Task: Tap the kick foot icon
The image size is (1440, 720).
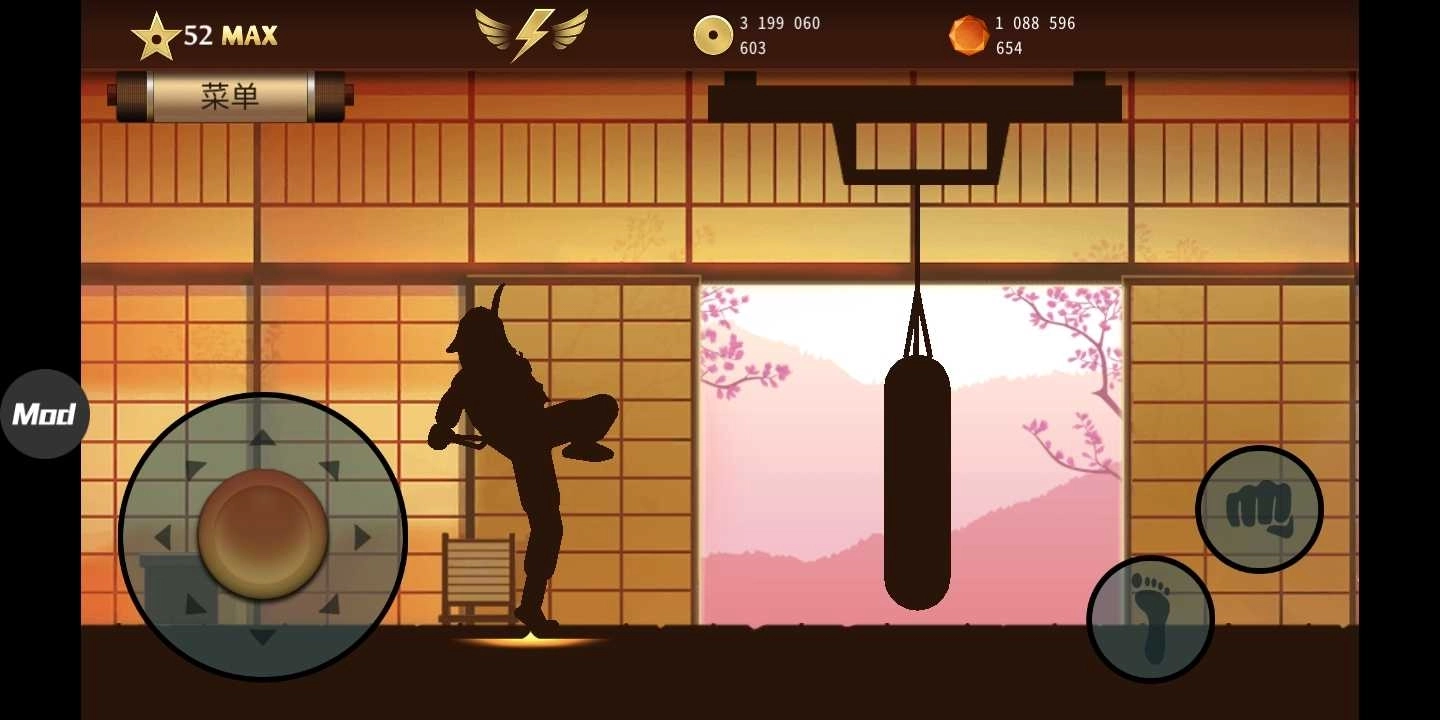Action: 1150,618
